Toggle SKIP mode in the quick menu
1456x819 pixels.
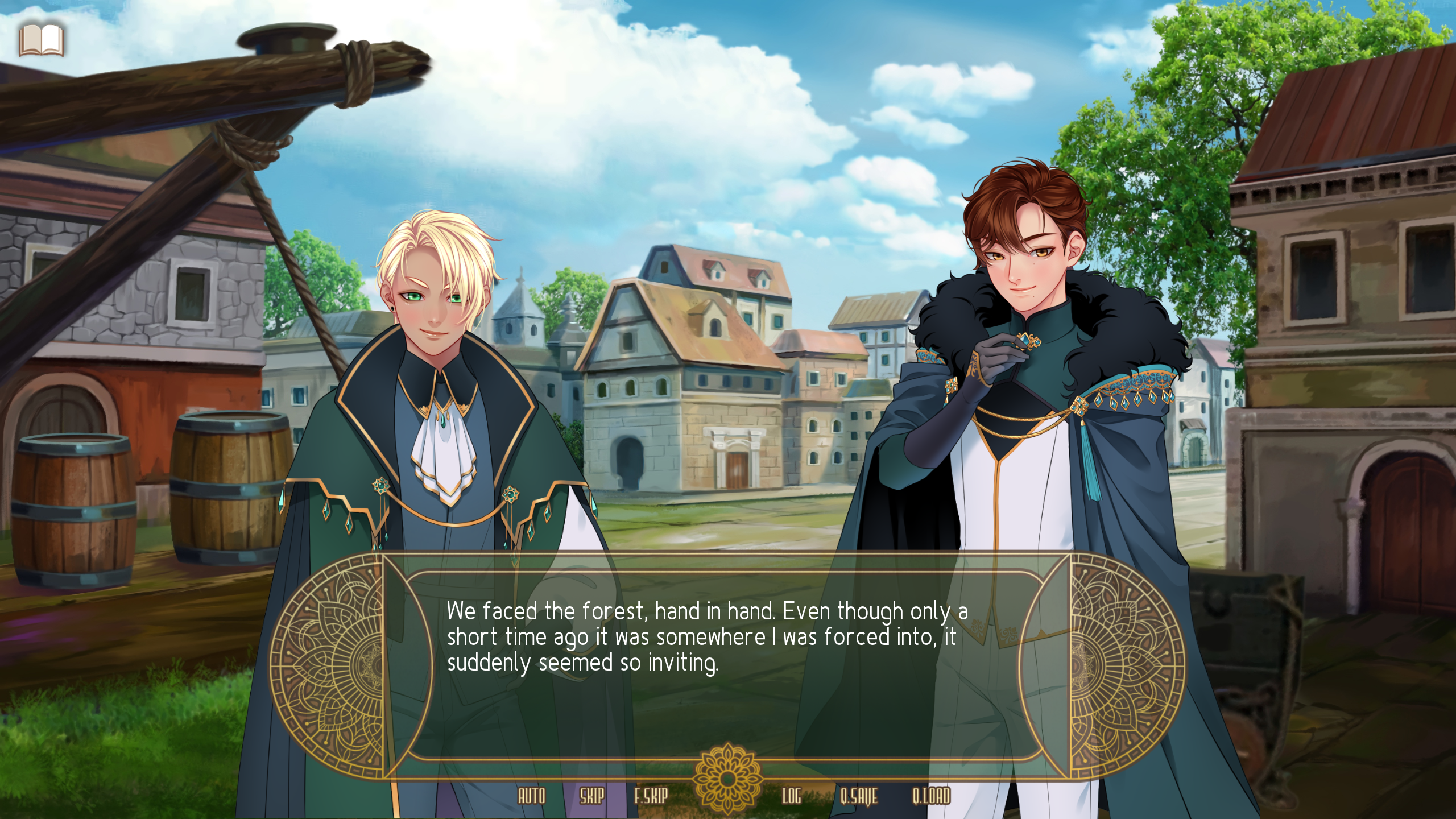[x=591, y=797]
